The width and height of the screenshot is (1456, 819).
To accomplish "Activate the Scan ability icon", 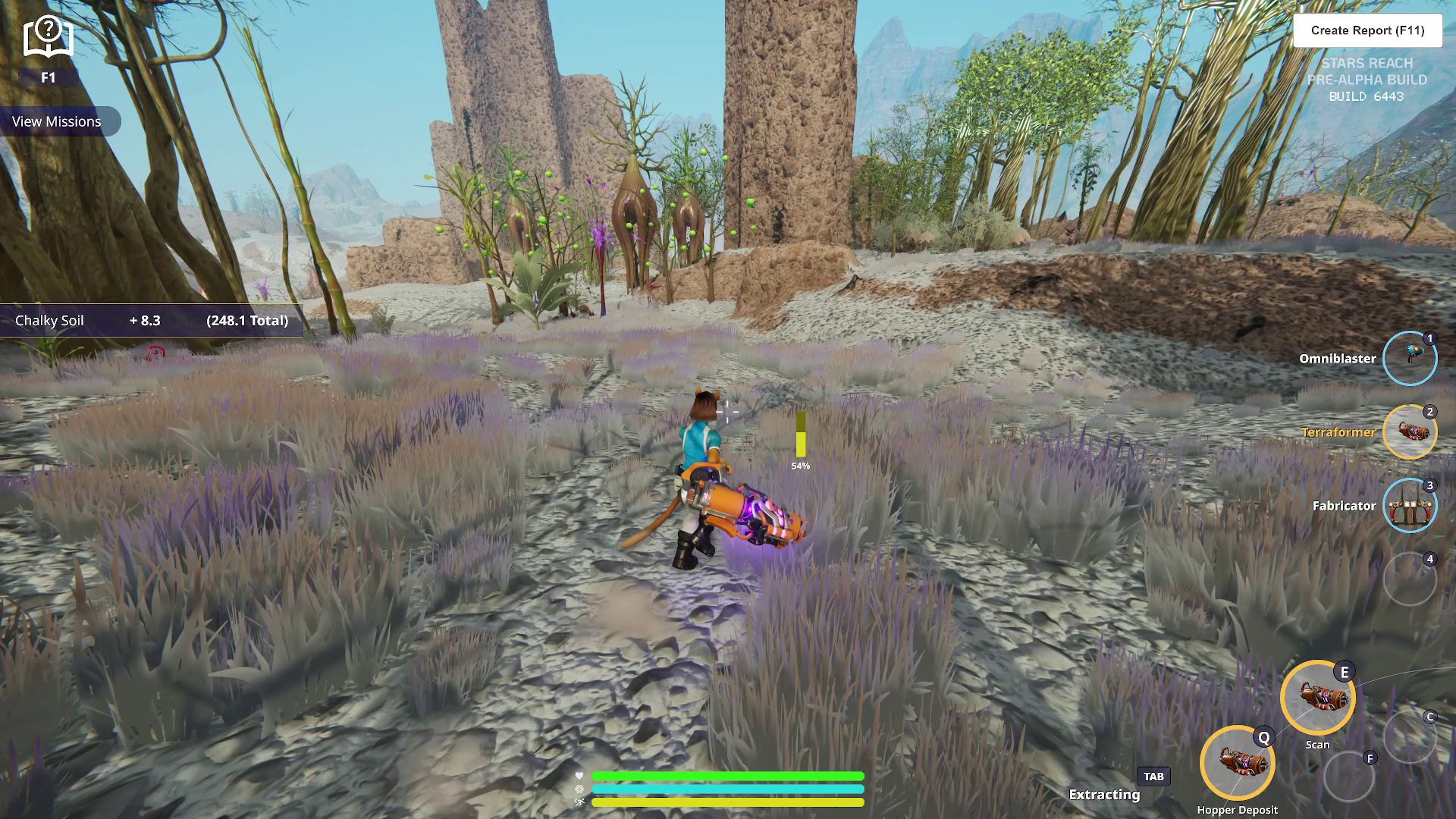I will tap(1317, 698).
